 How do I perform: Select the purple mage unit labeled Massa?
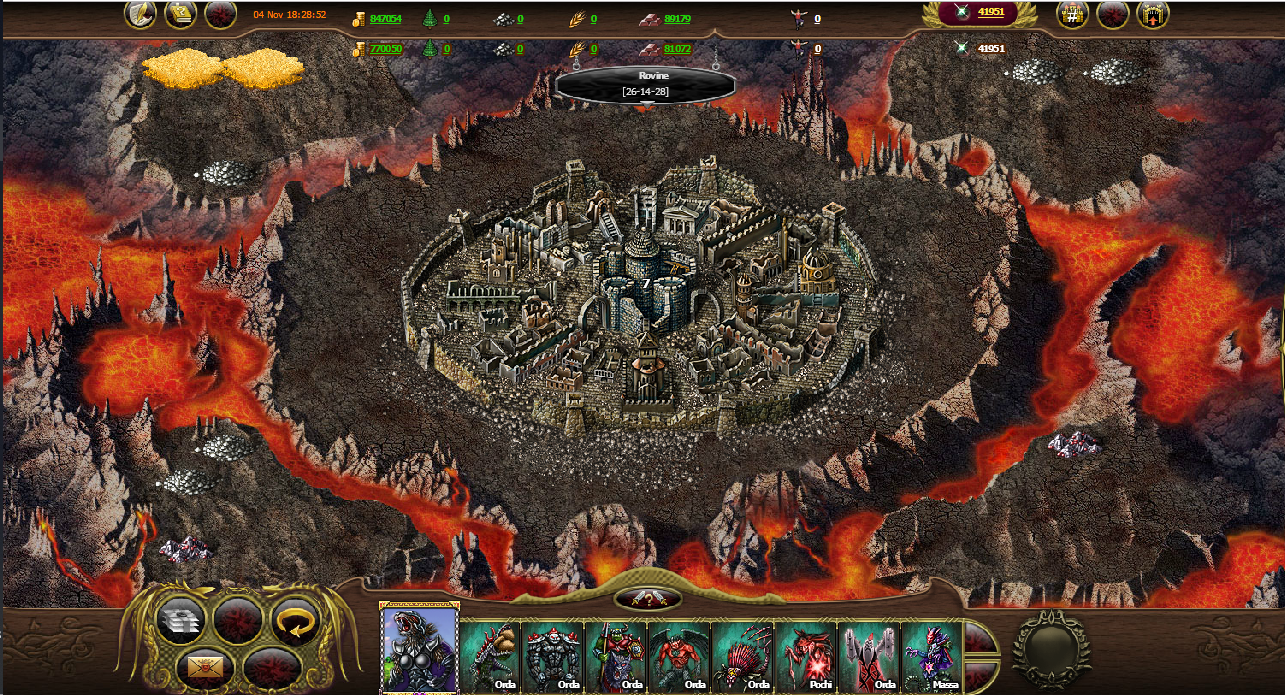(931, 656)
